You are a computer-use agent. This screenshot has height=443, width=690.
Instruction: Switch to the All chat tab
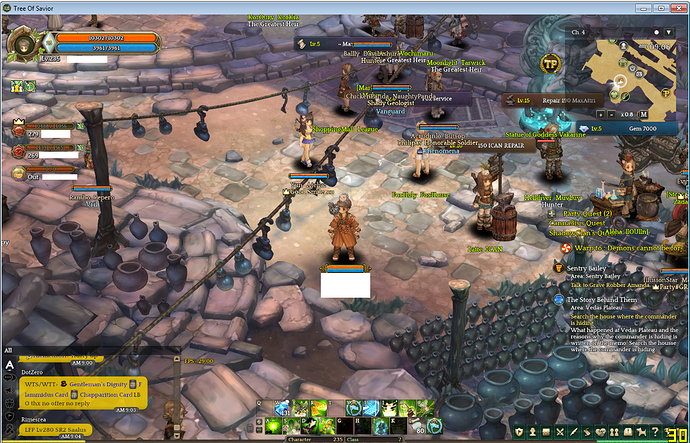[9, 350]
